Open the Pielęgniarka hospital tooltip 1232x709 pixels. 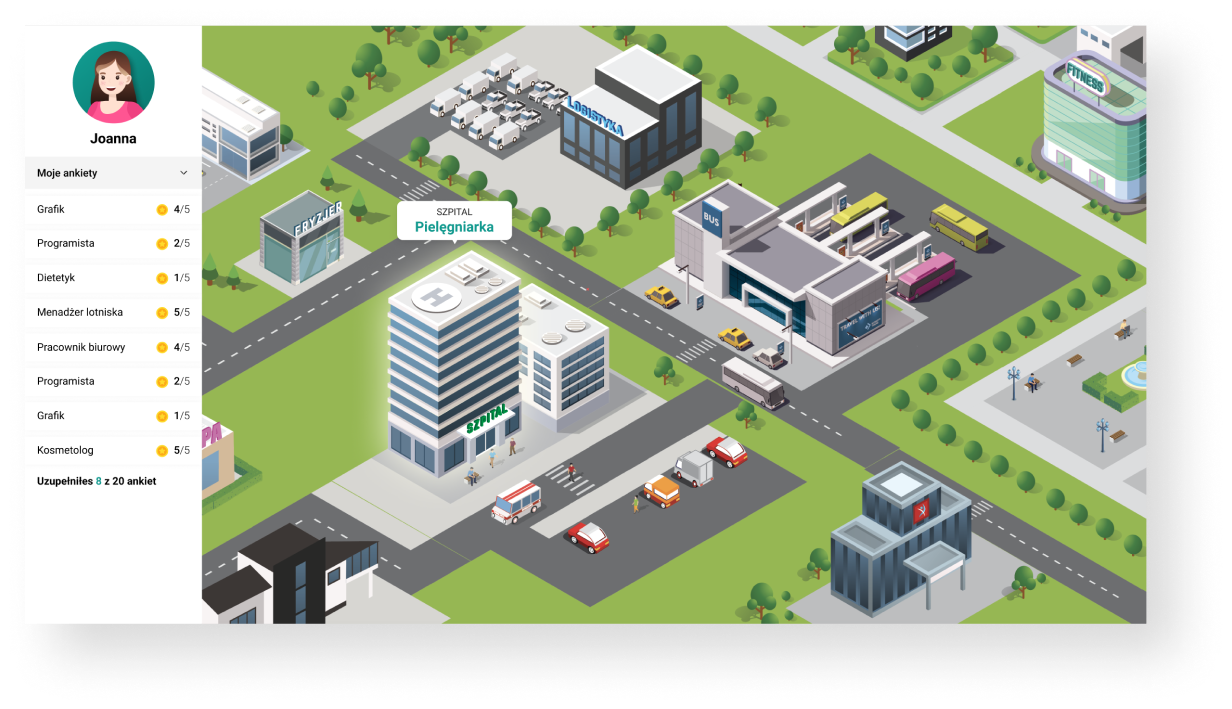(454, 221)
